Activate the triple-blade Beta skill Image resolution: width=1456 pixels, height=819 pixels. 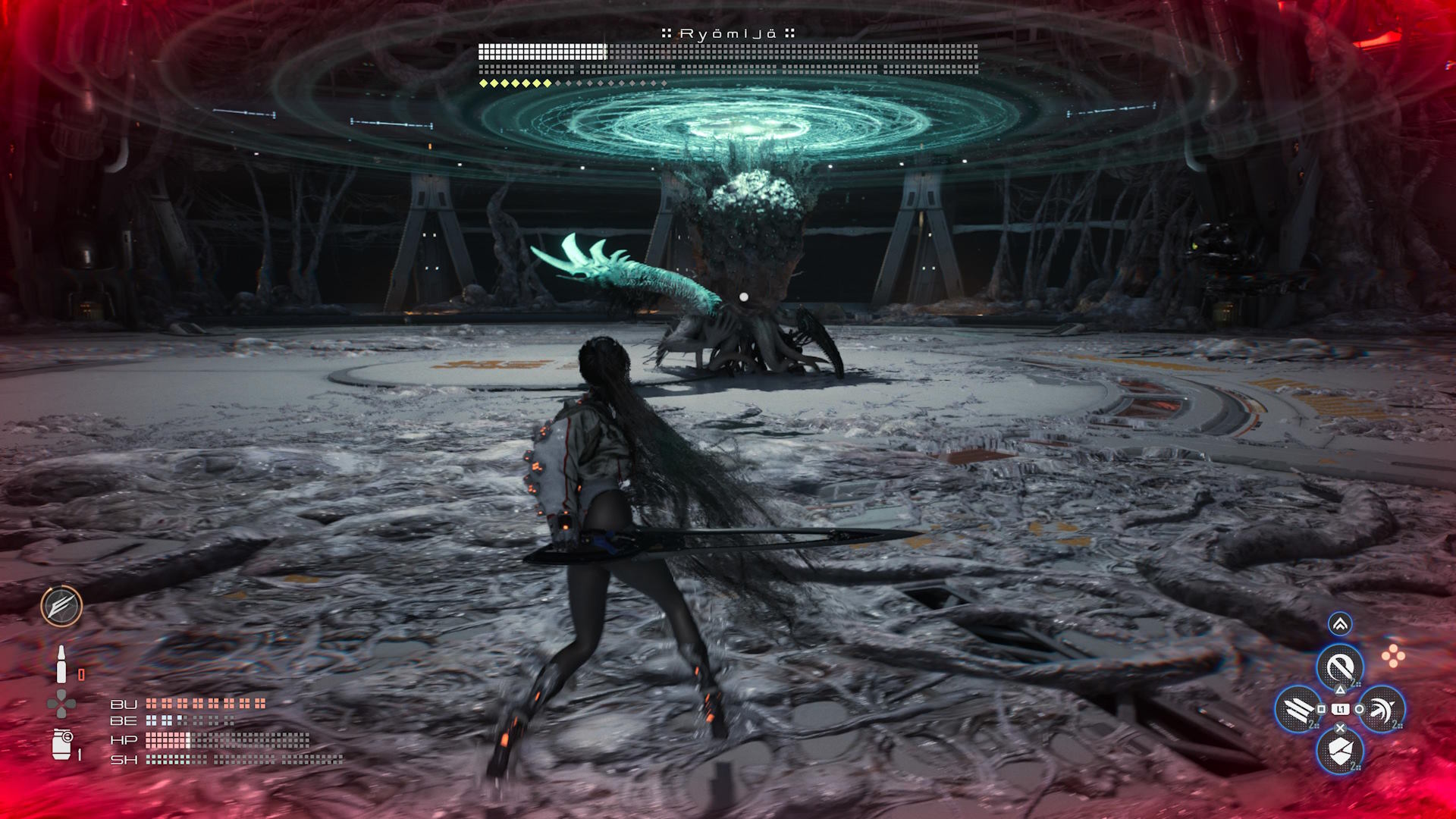click(x=1298, y=709)
